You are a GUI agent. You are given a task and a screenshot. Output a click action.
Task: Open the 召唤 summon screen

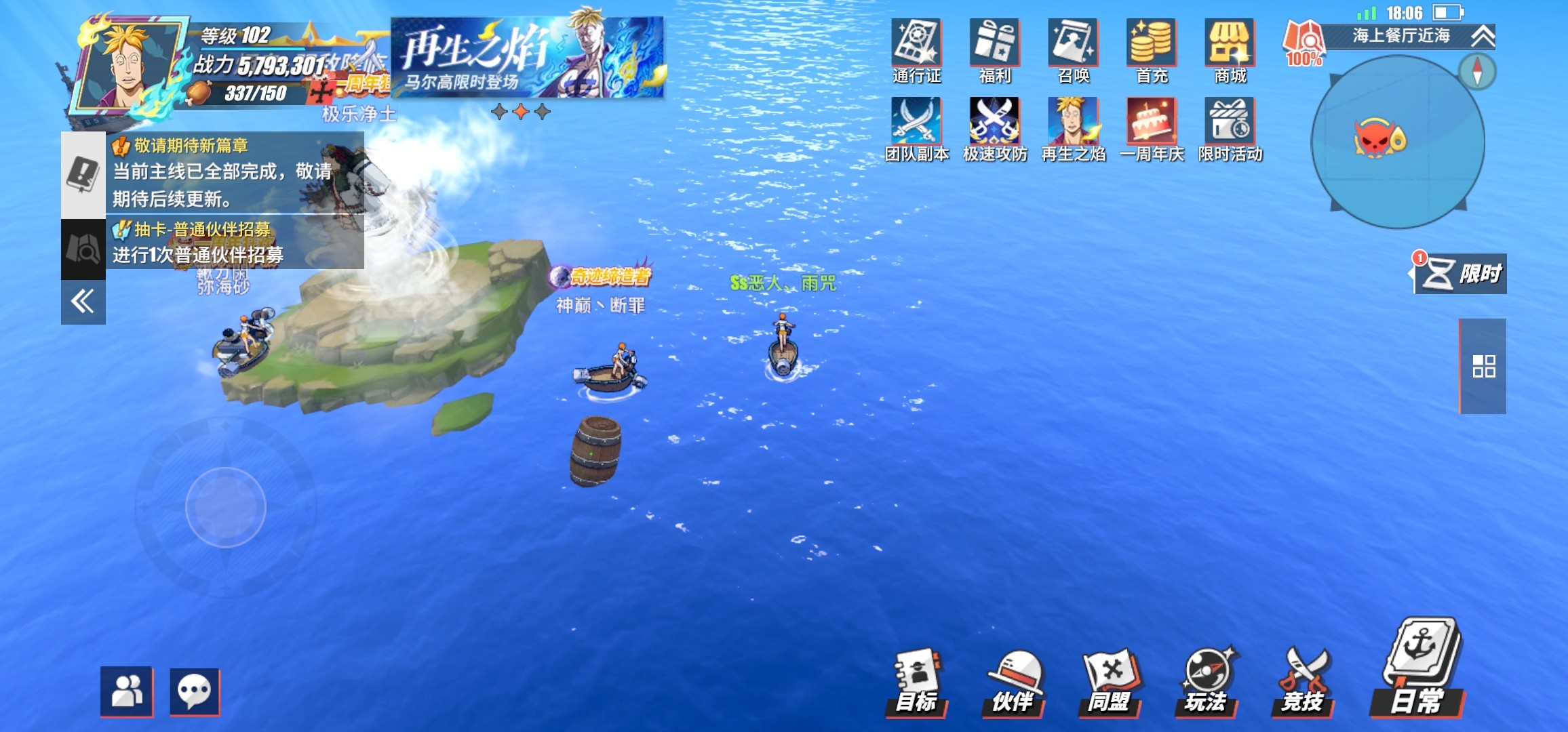[1073, 51]
